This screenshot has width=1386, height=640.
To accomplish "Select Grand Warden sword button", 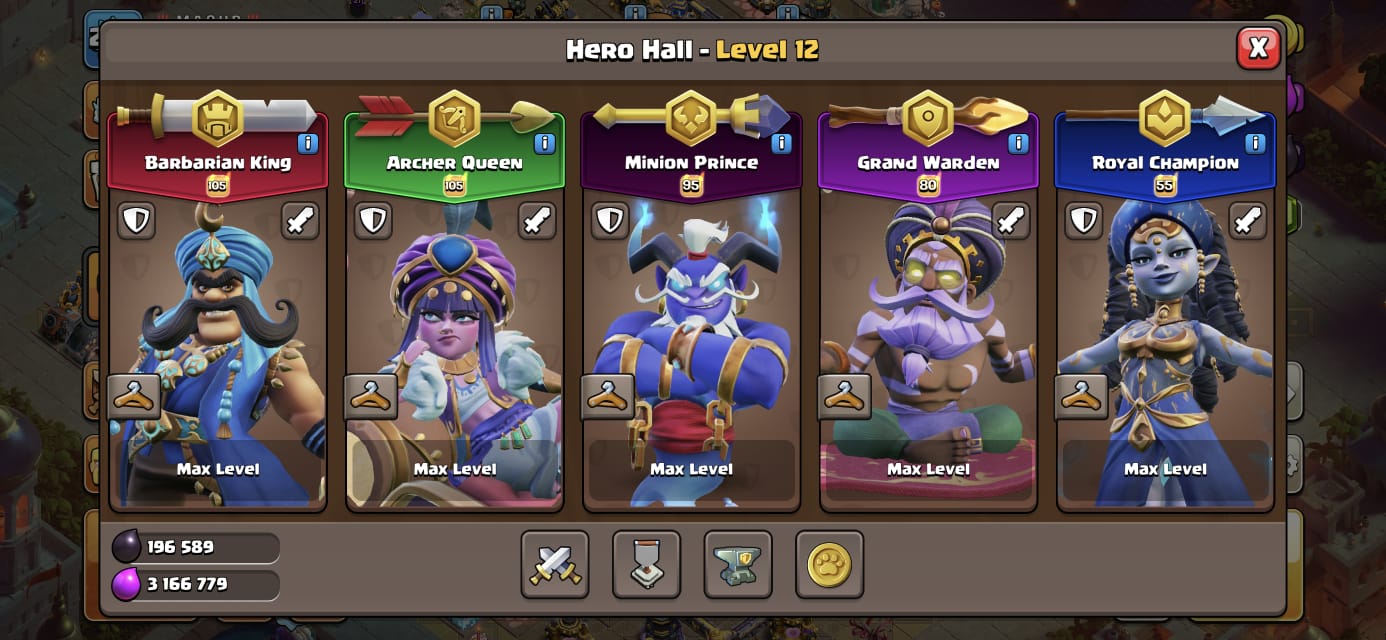I will 1010,221.
